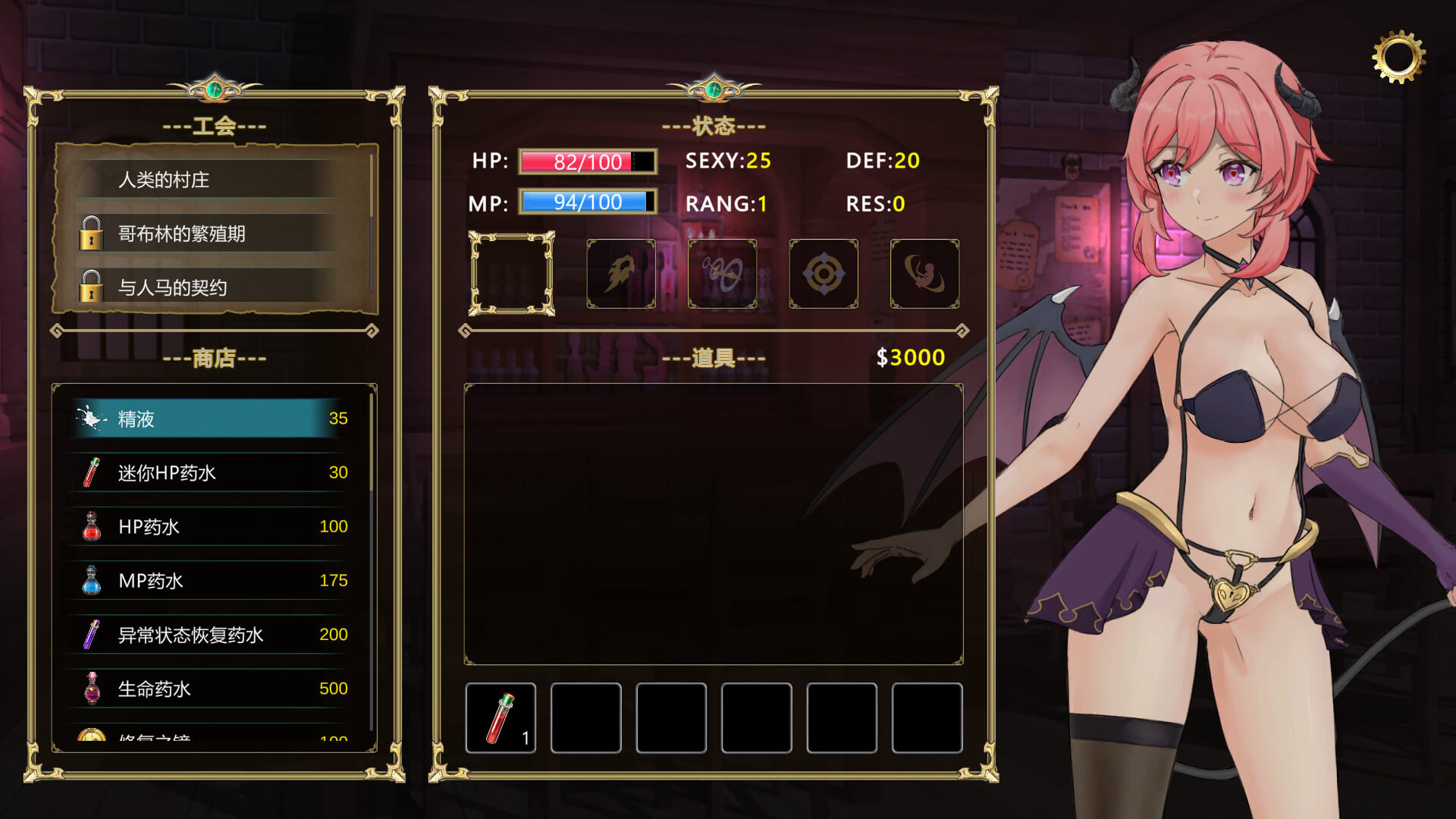Pick the locked 与人马的契约 quest
Screen dimensions: 1456x819
212,287
